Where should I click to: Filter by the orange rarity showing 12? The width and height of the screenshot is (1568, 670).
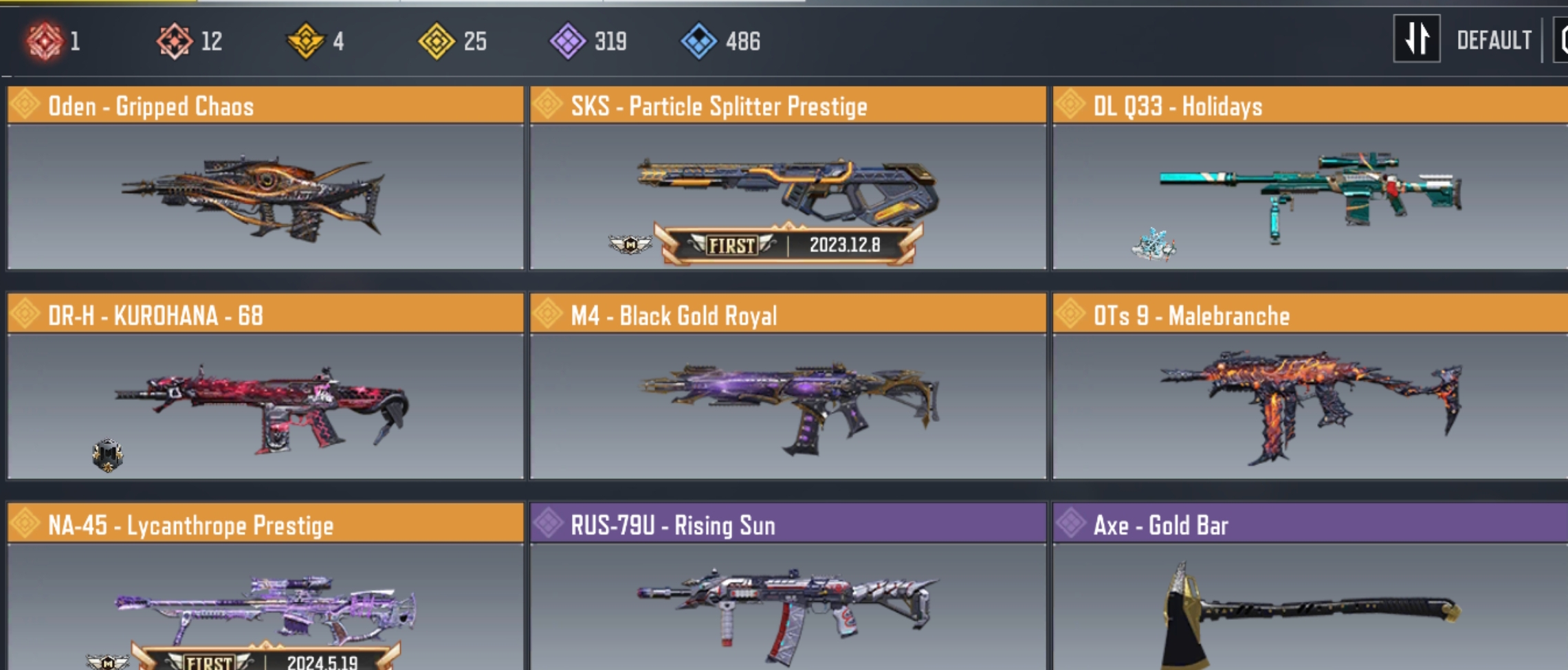pyautogui.click(x=175, y=41)
